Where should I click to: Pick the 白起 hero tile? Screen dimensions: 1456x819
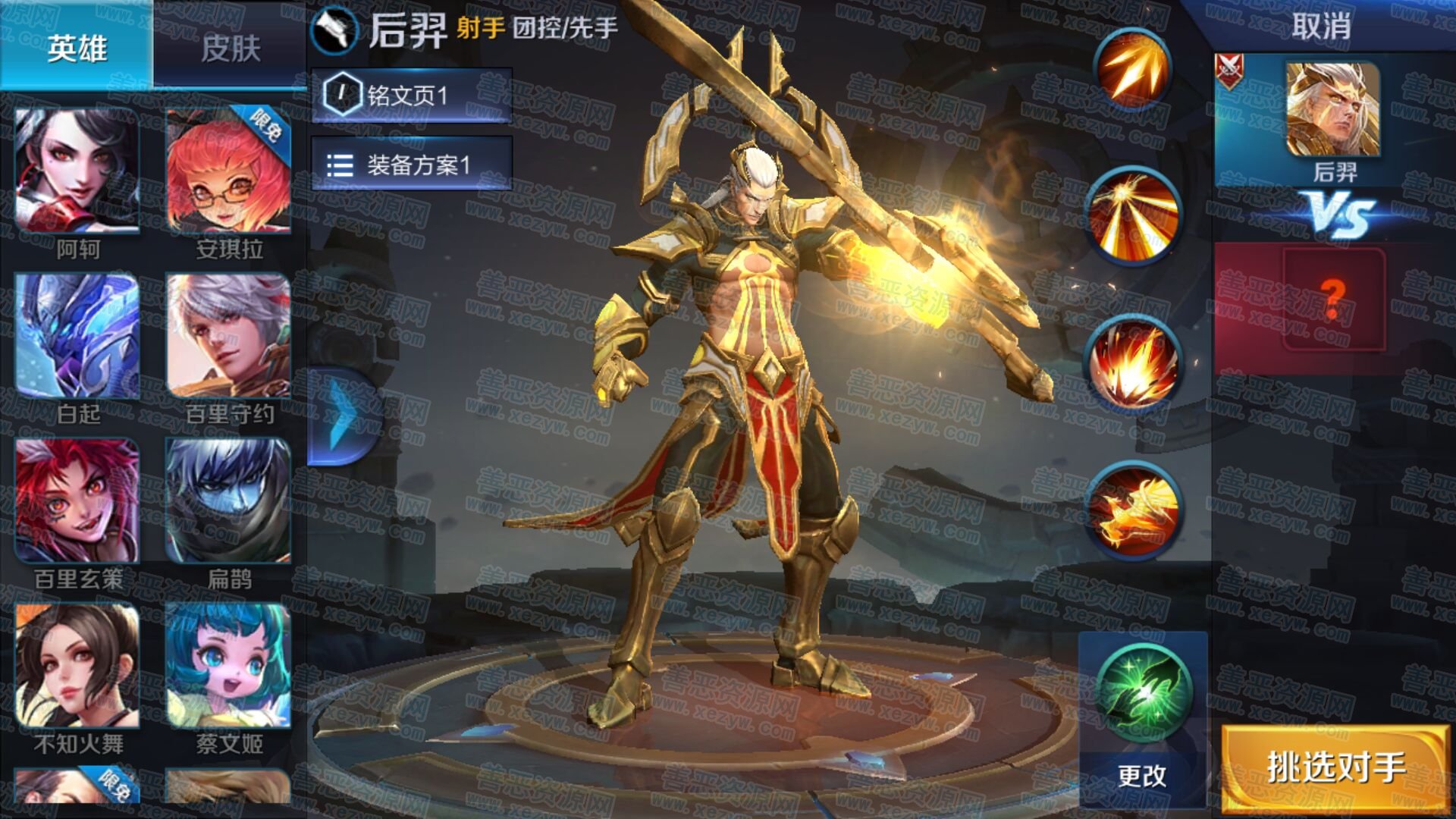click(77, 337)
